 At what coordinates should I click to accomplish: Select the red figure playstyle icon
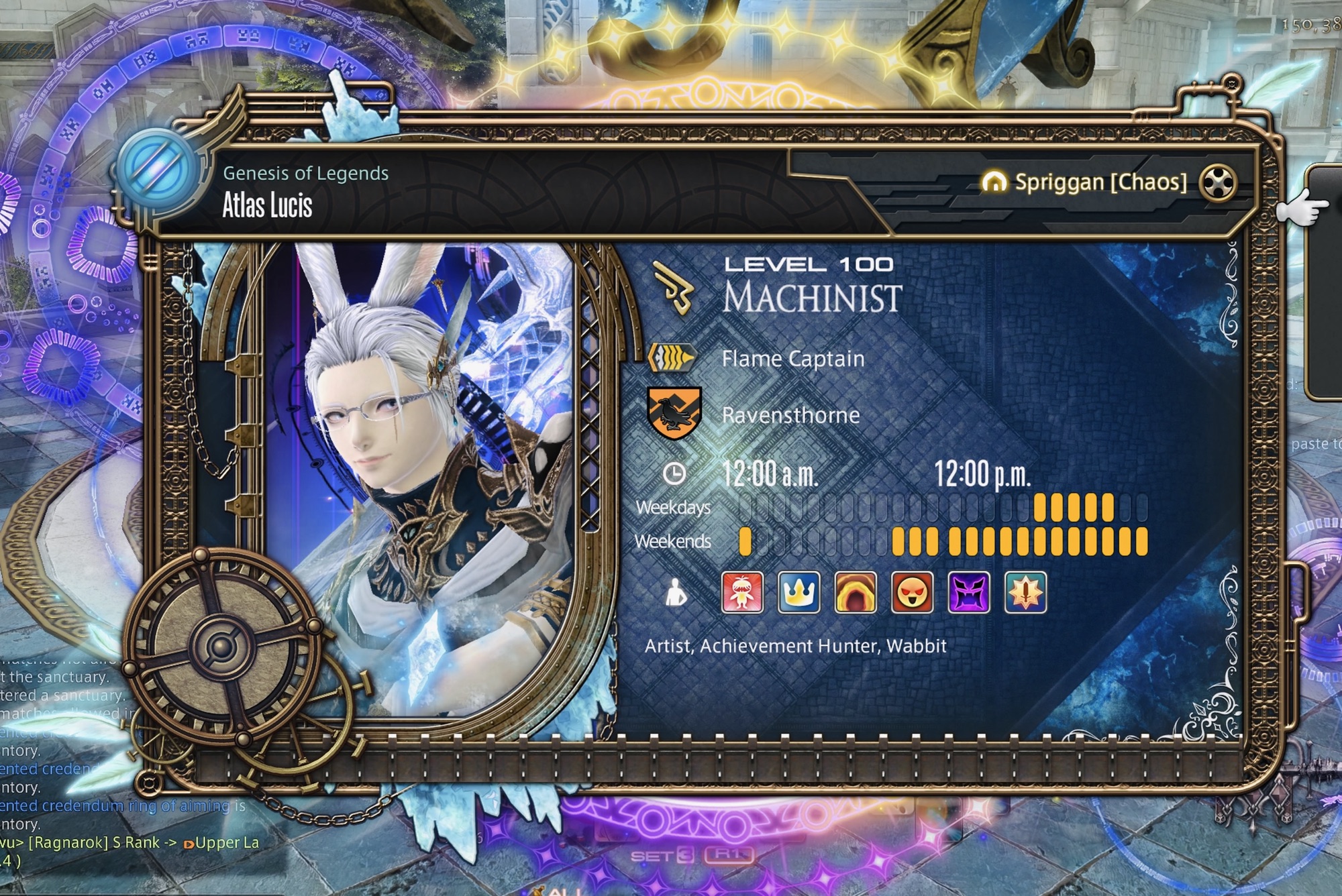(x=741, y=592)
